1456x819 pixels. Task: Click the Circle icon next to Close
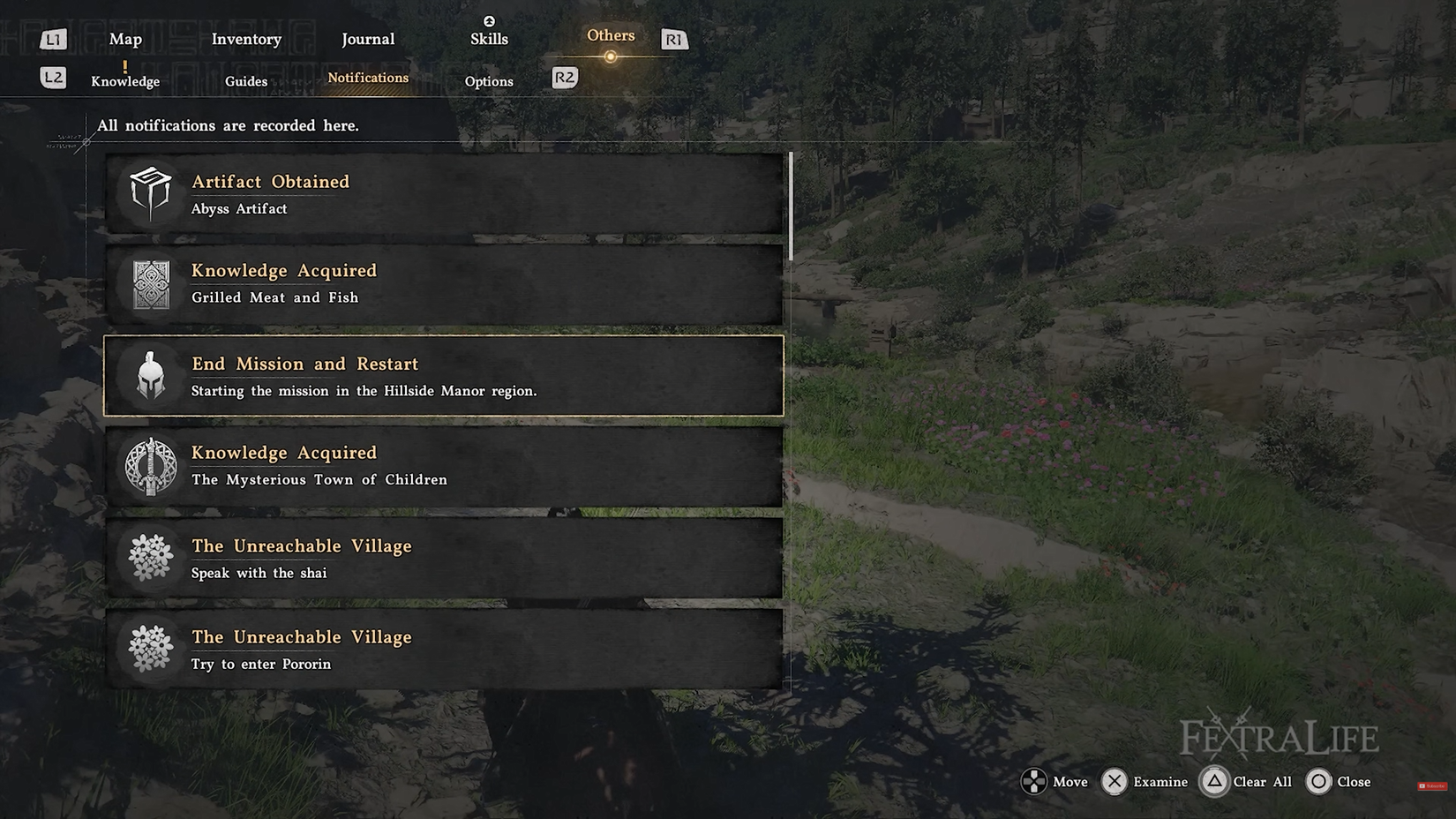coord(1319,781)
